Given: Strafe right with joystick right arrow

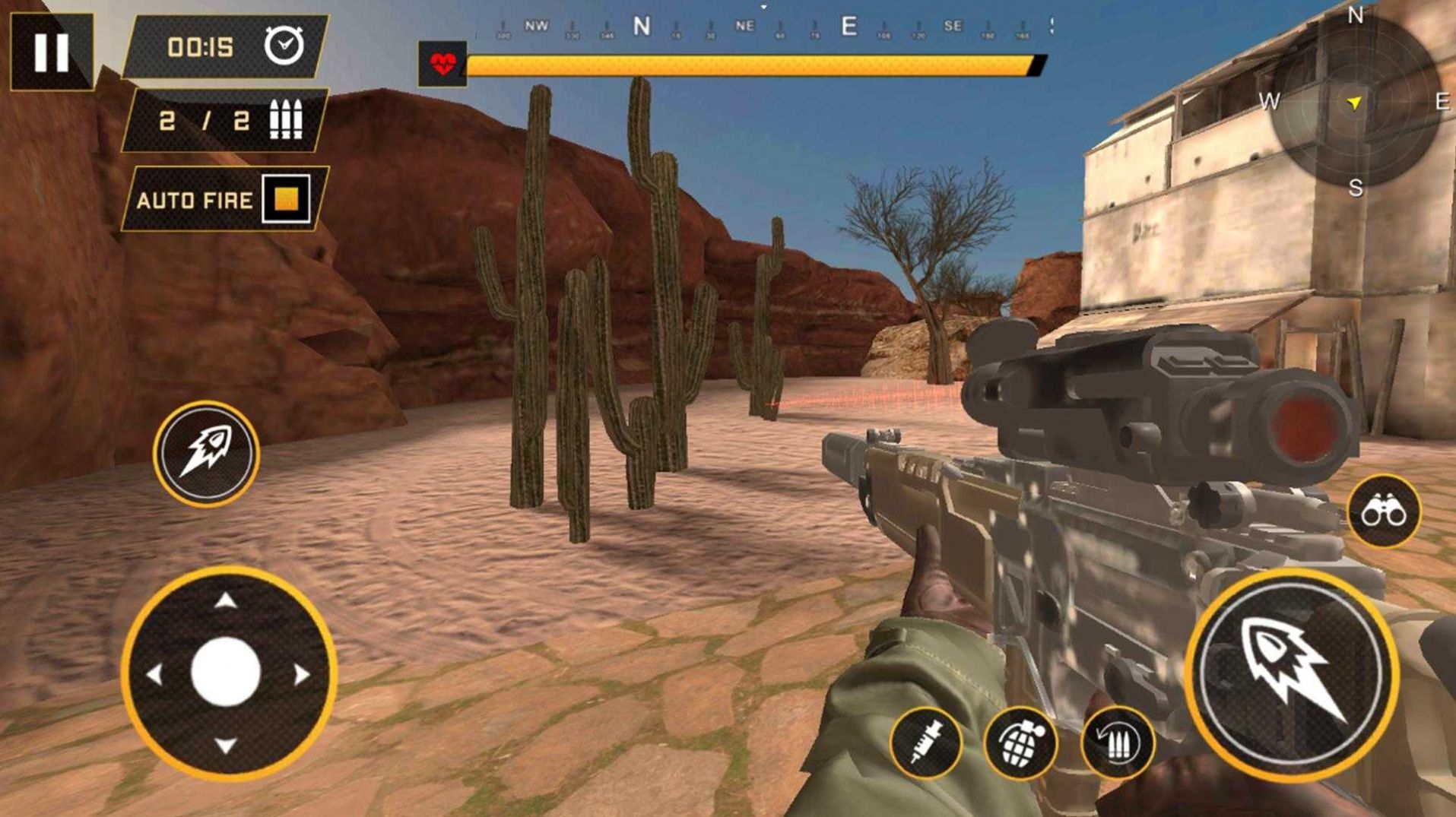Looking at the screenshot, I should [x=301, y=674].
